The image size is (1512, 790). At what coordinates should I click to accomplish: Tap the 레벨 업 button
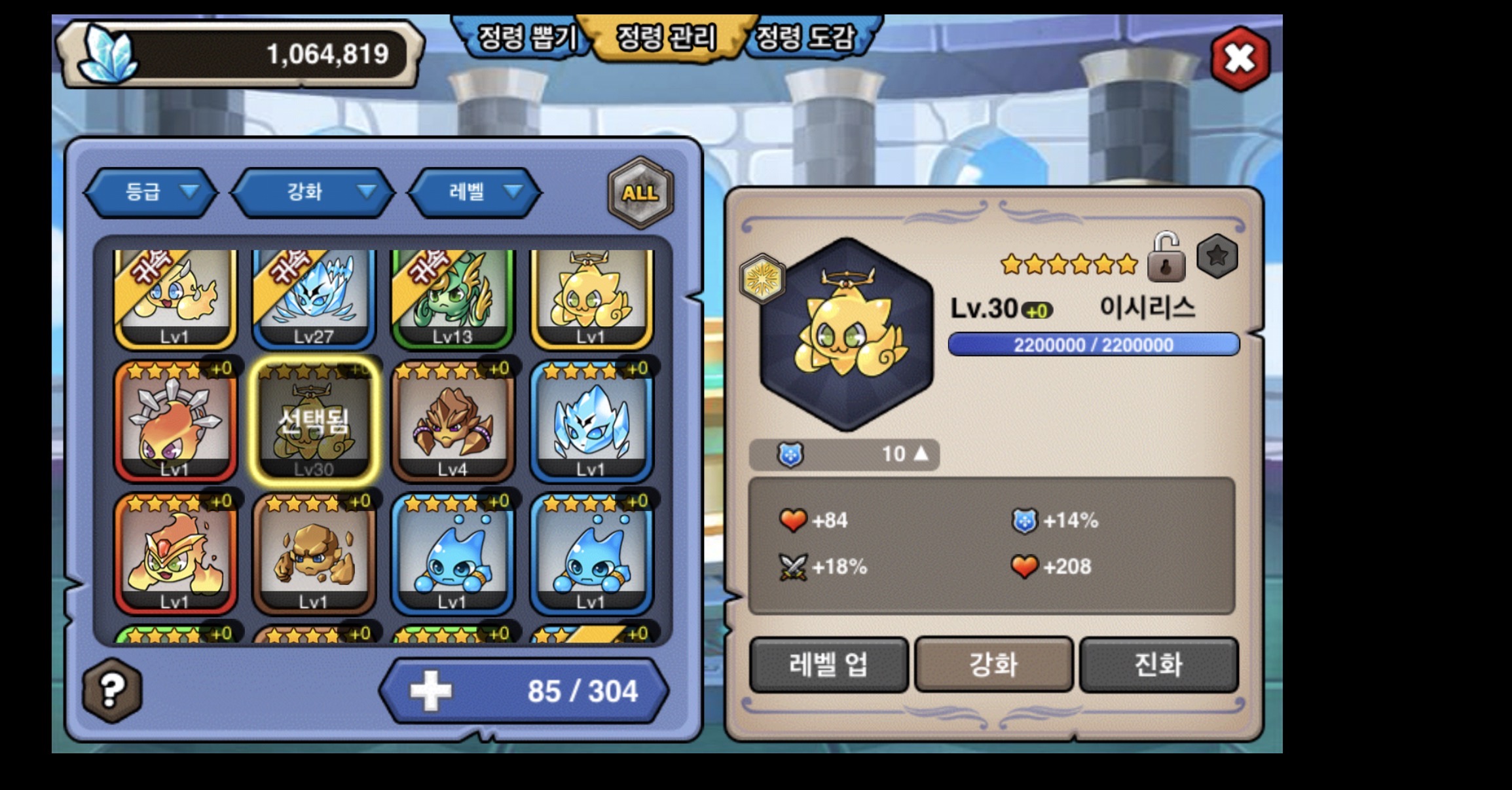click(x=828, y=664)
